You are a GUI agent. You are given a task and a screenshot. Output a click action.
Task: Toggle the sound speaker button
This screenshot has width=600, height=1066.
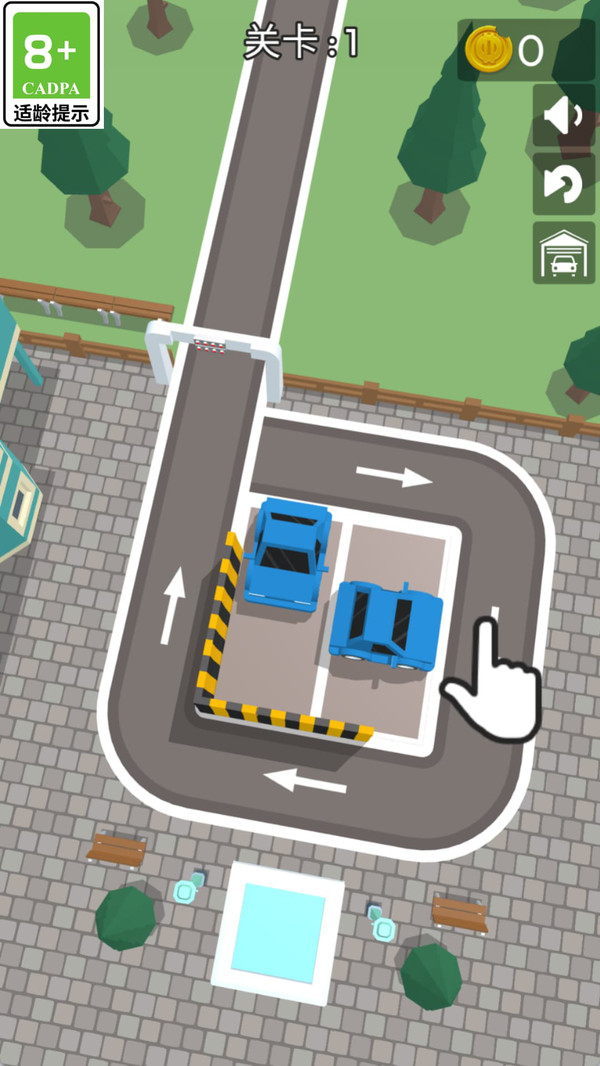(563, 116)
